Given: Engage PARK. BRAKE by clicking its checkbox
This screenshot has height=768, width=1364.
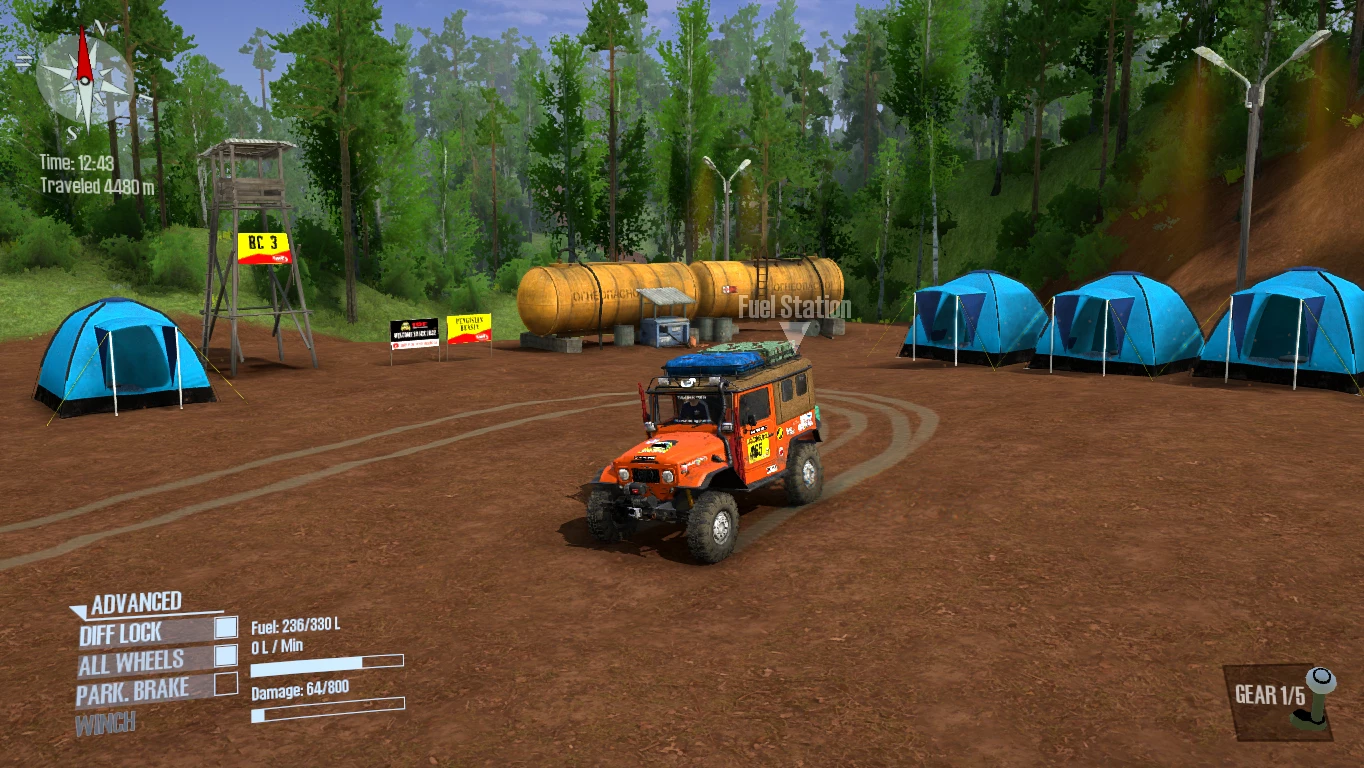Looking at the screenshot, I should point(225,686).
